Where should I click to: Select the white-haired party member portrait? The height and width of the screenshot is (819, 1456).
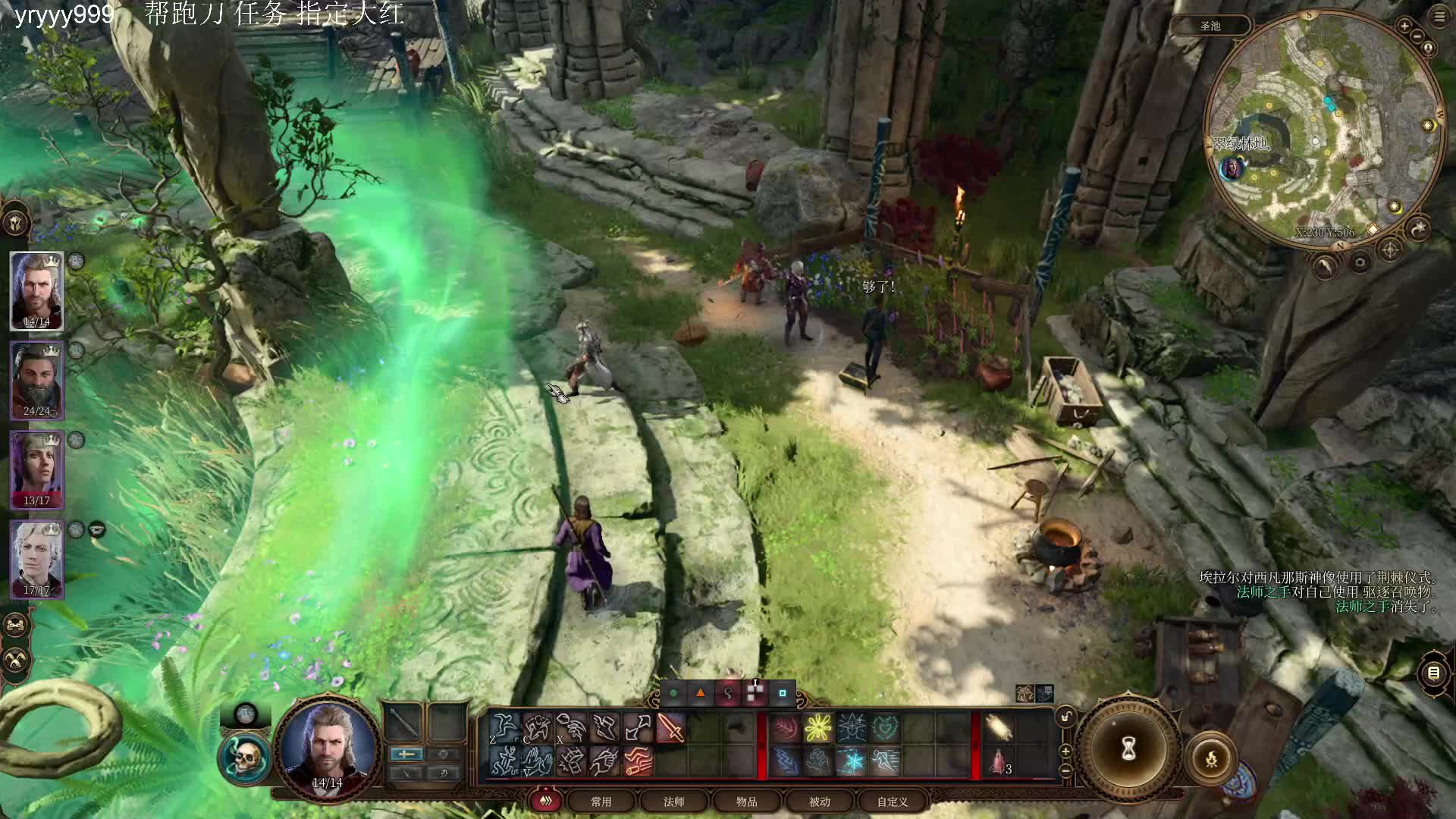(x=36, y=559)
